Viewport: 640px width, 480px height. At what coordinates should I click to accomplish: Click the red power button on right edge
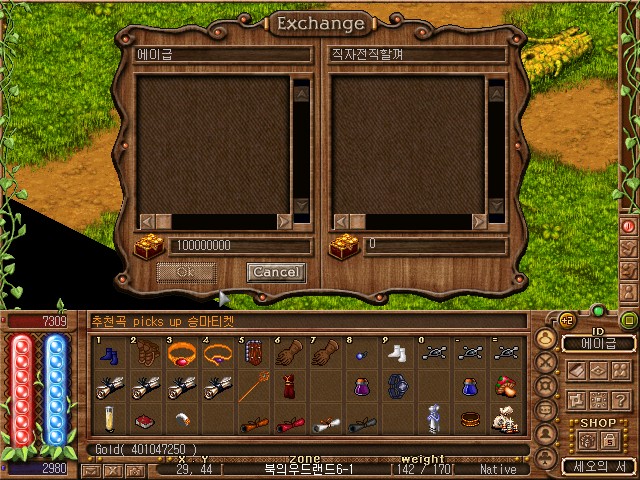click(629, 227)
